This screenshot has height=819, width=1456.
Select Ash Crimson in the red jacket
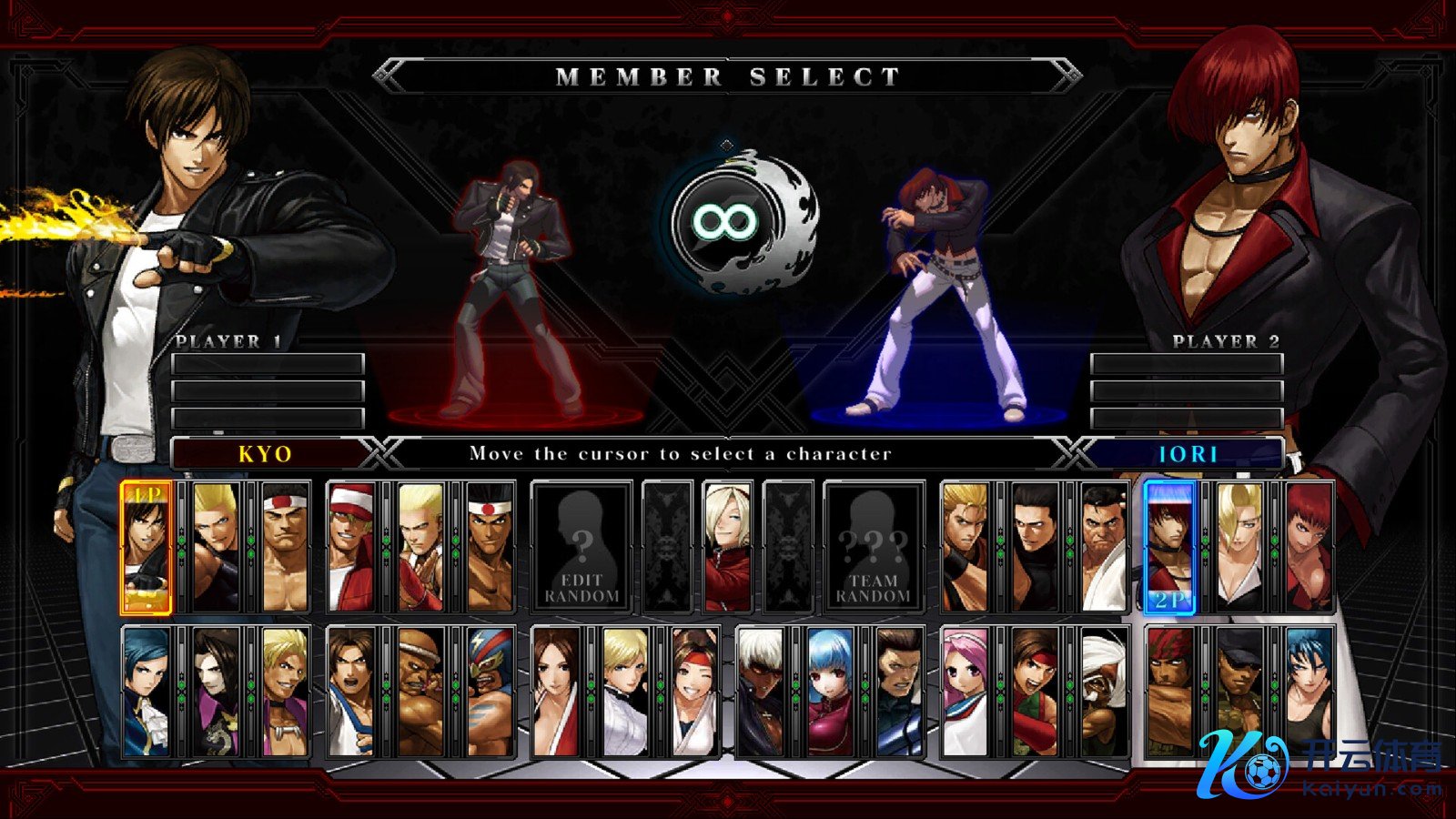coord(727,547)
